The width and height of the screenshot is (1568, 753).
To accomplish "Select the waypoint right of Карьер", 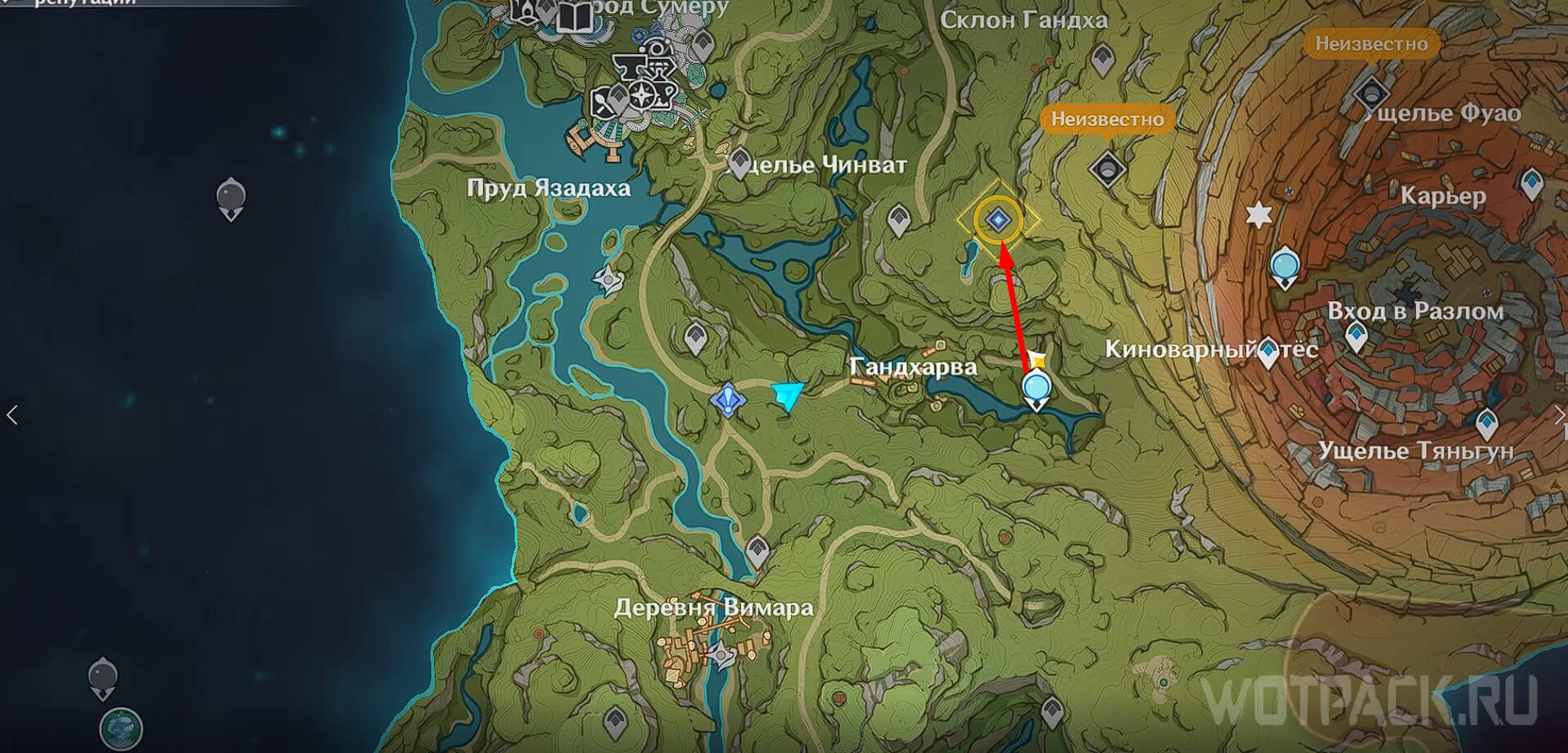I will click(1532, 183).
